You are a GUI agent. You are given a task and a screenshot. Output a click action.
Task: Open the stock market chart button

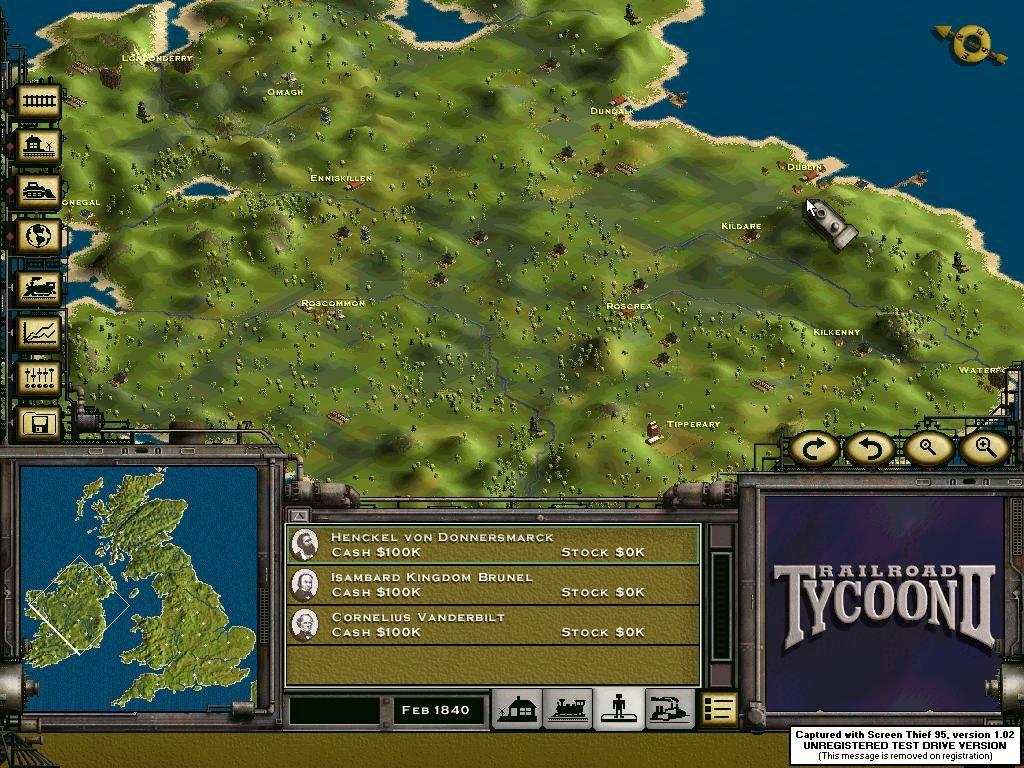pos(40,331)
